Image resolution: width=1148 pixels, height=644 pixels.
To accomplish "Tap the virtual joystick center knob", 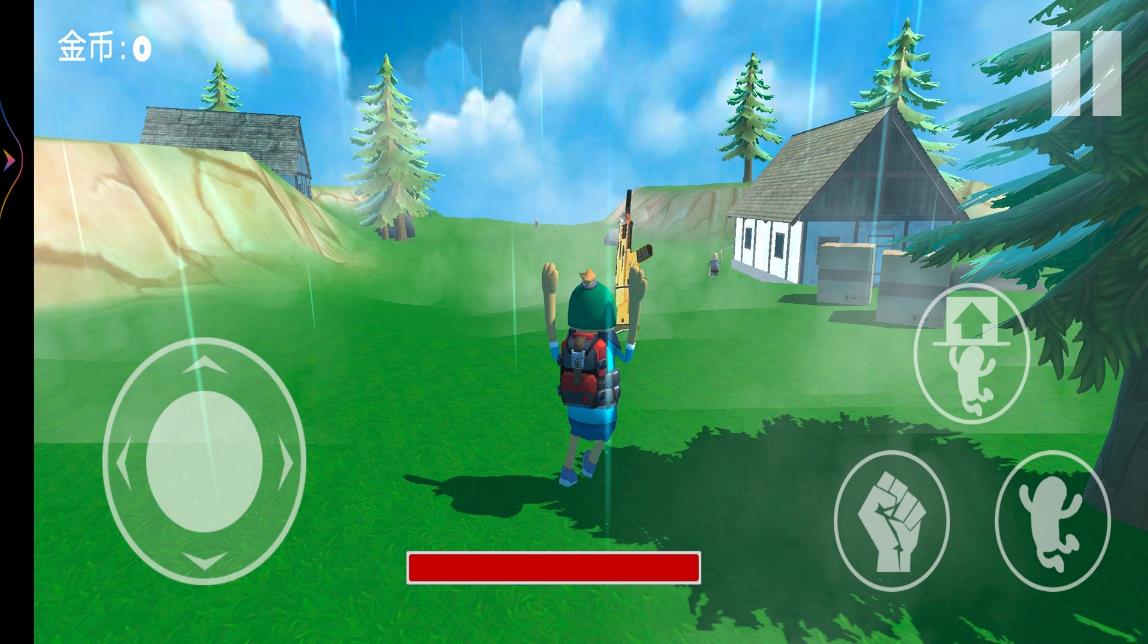I will pyautogui.click(x=204, y=461).
